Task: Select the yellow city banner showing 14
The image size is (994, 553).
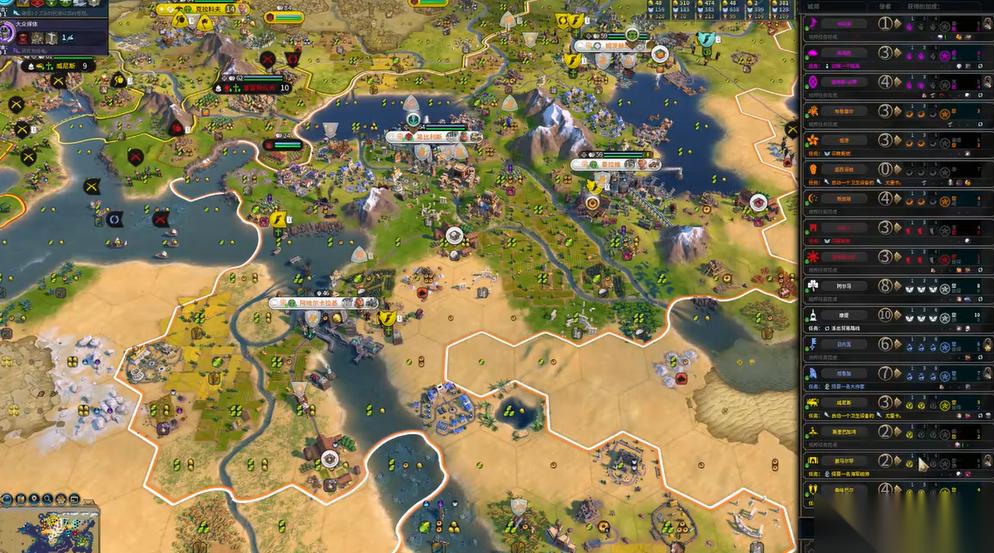Action: click(201, 9)
